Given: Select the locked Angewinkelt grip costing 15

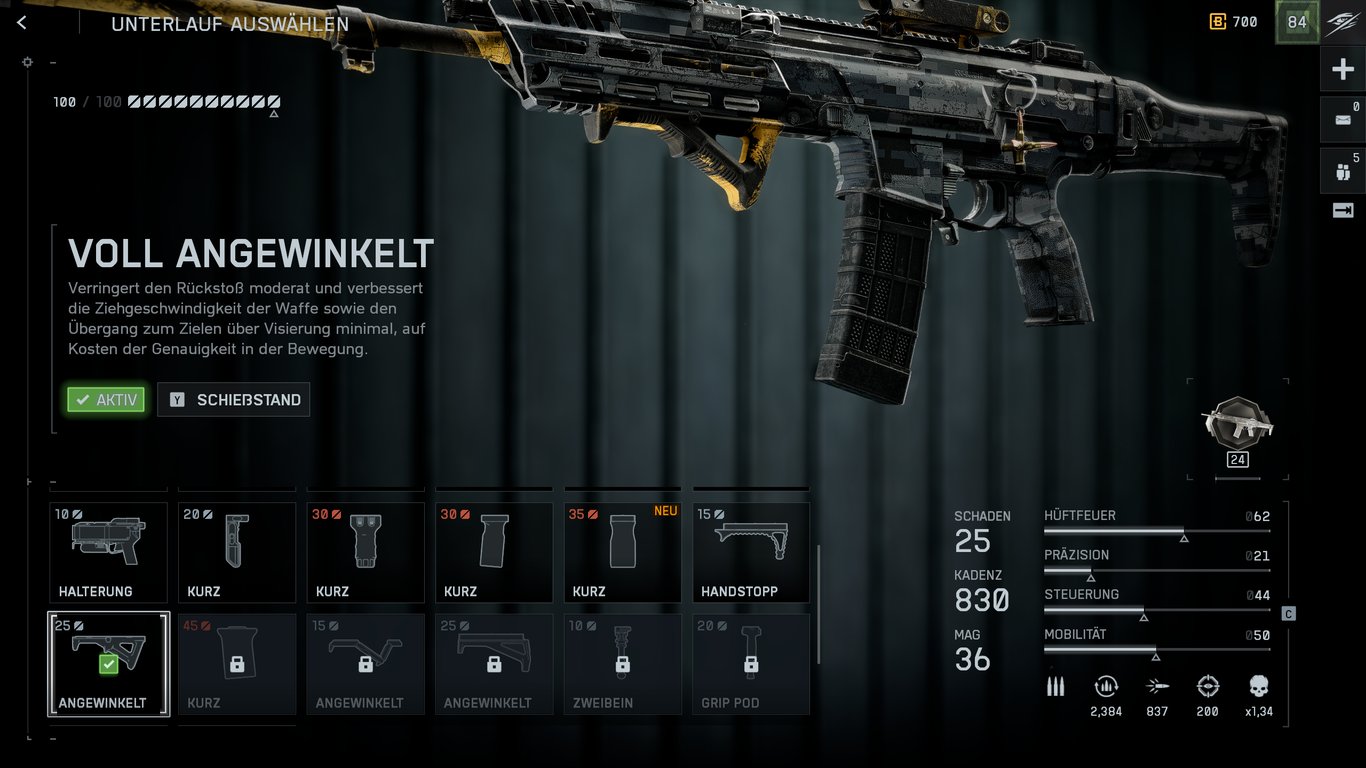Looking at the screenshot, I should click(x=366, y=664).
